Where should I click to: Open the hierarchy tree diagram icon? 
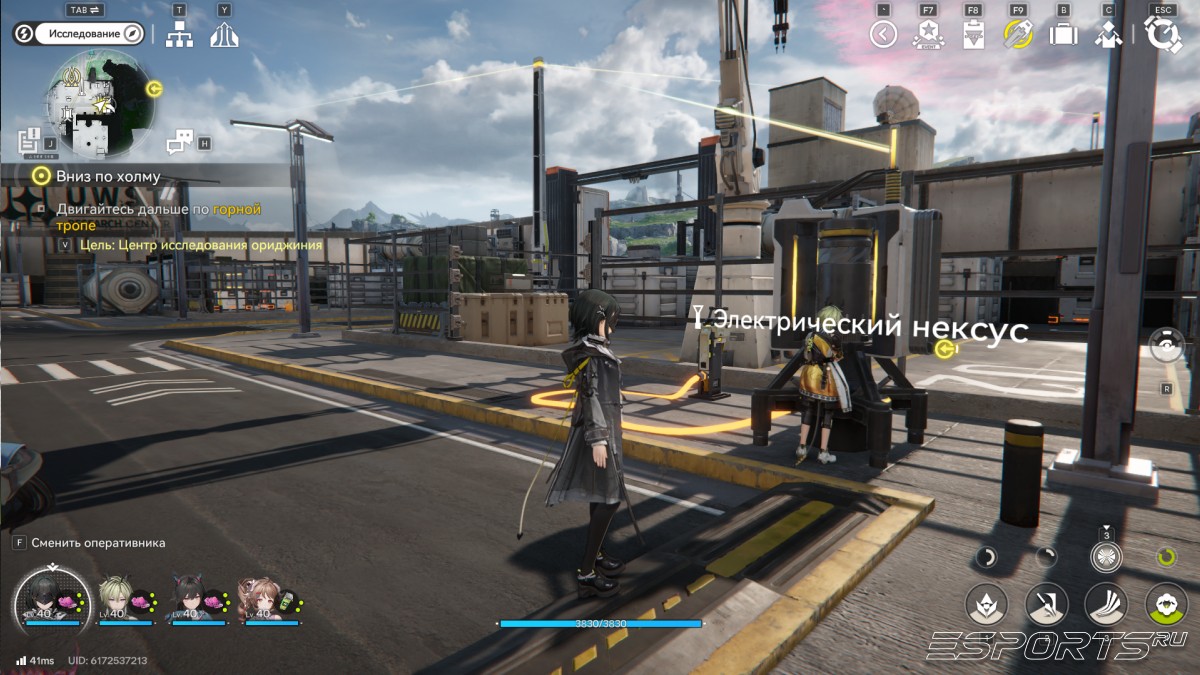click(179, 34)
